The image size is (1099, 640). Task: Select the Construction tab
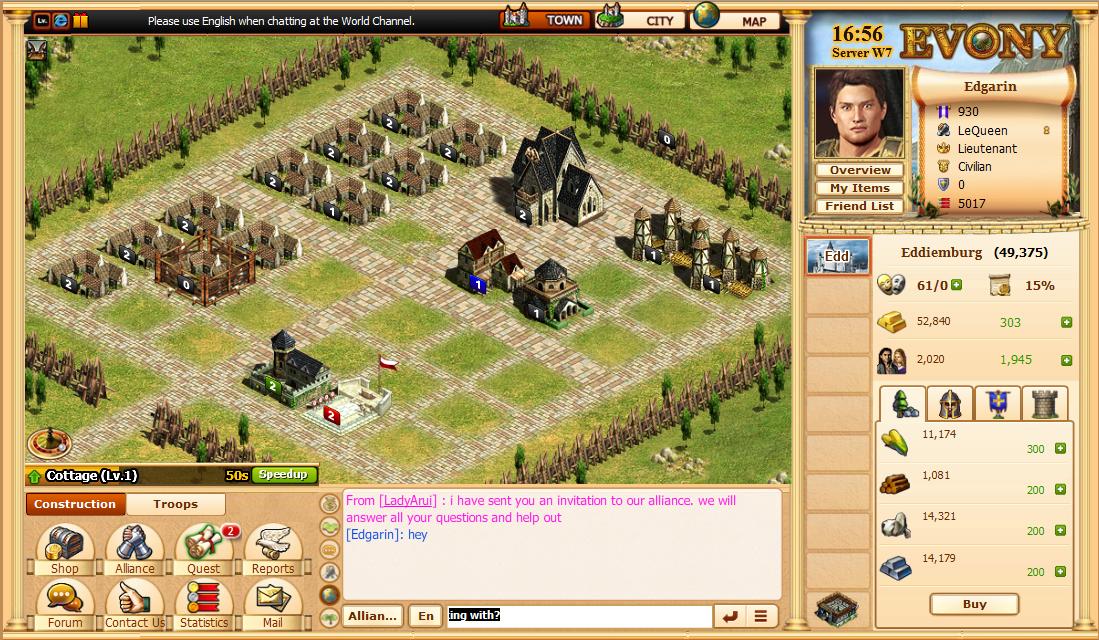75,504
